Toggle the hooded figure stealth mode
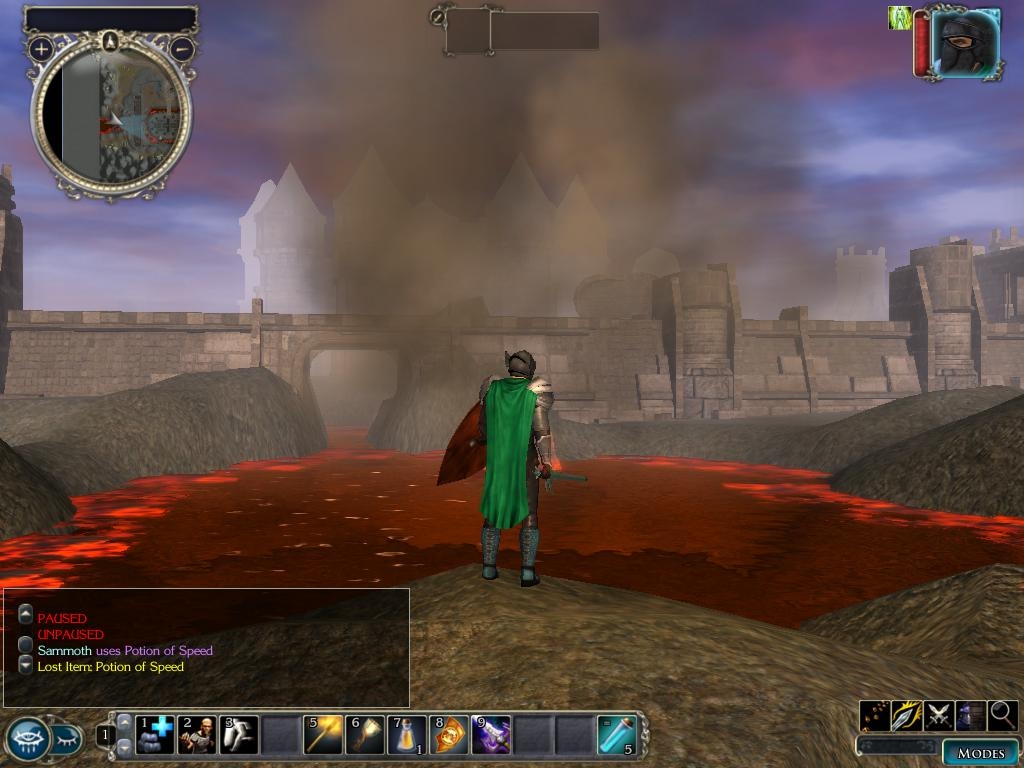Screen dimensions: 1024x768 971,715
